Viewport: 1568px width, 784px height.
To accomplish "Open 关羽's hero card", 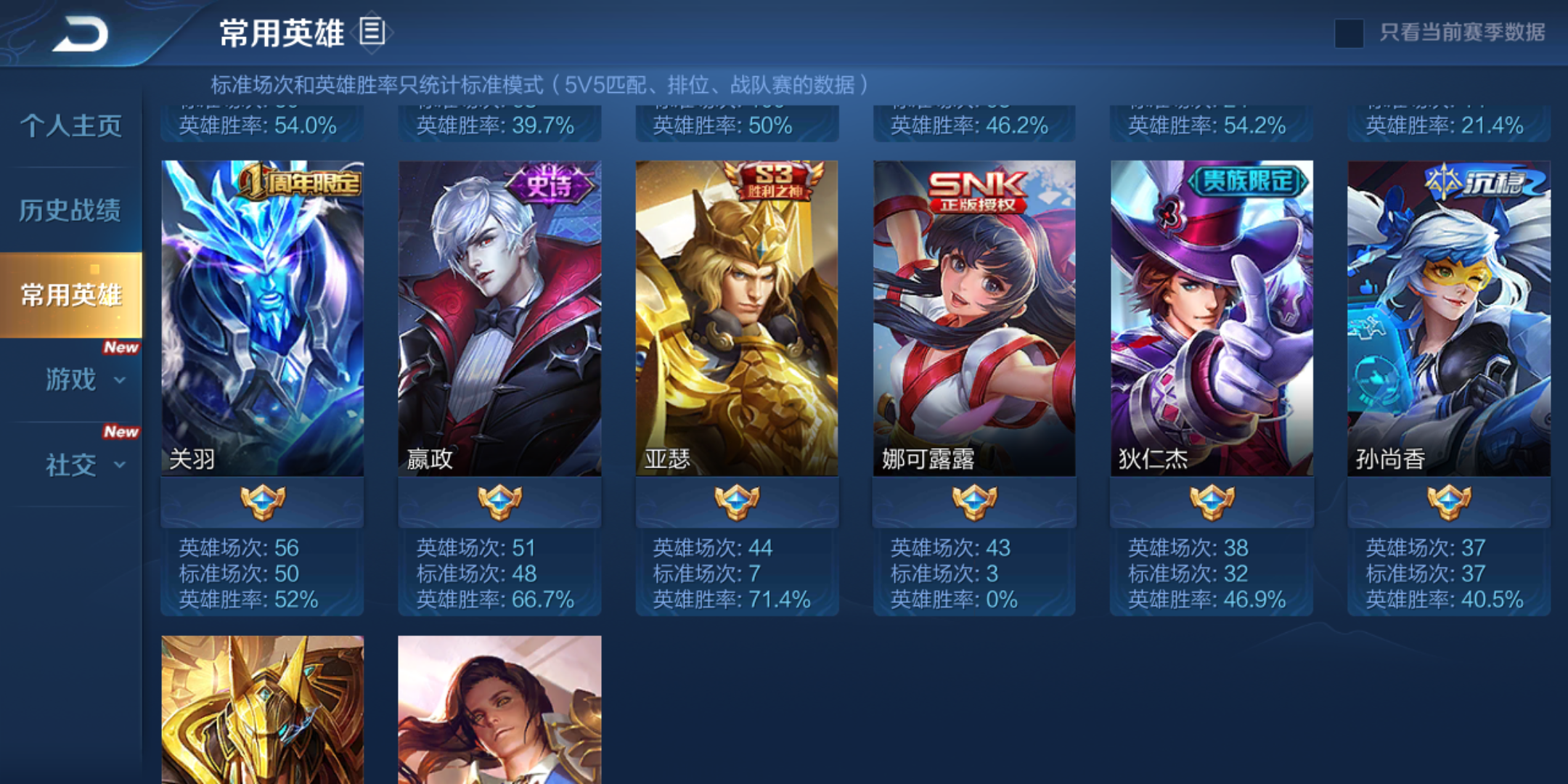I will (x=262, y=312).
